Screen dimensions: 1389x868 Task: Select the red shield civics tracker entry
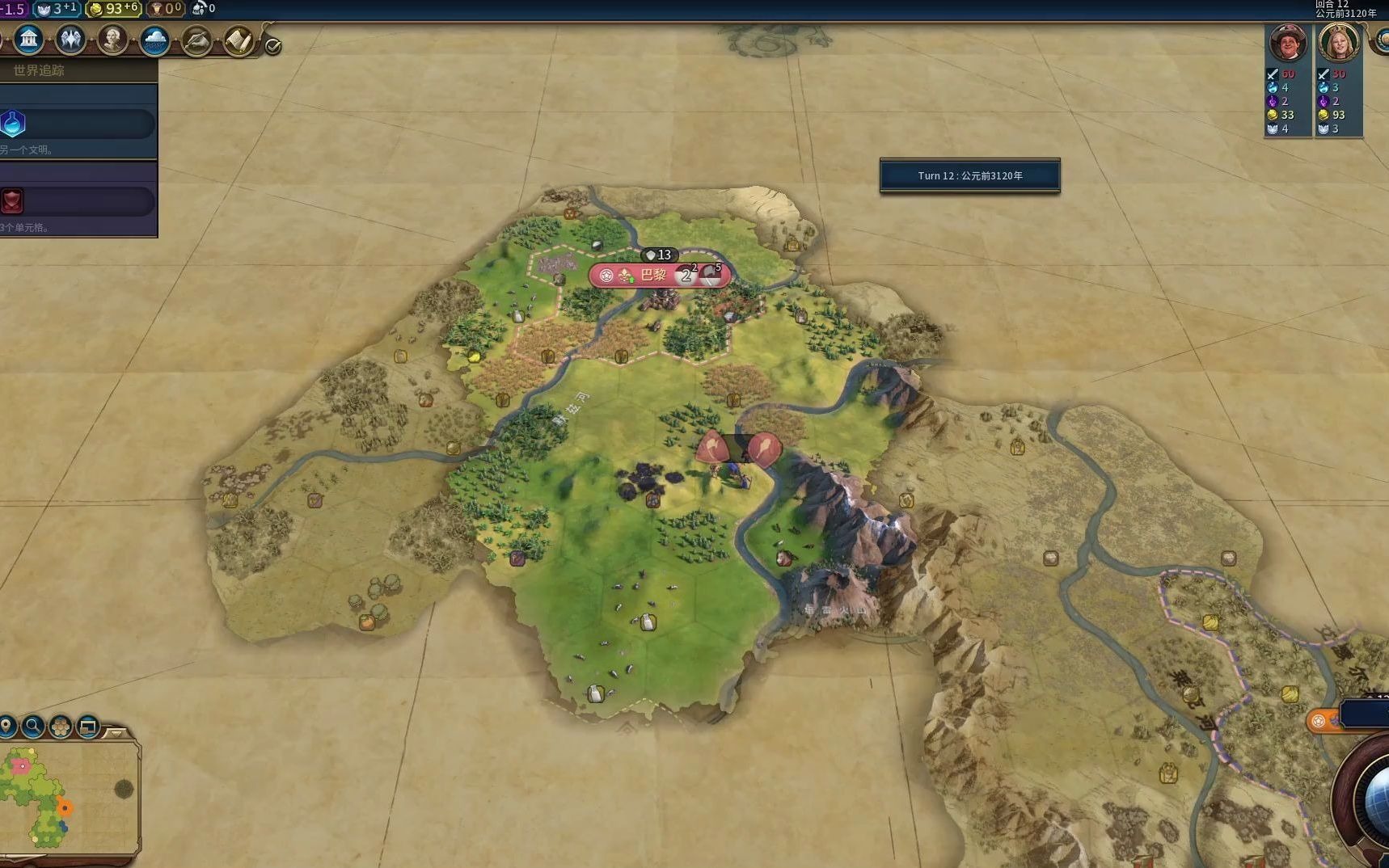click(77, 201)
